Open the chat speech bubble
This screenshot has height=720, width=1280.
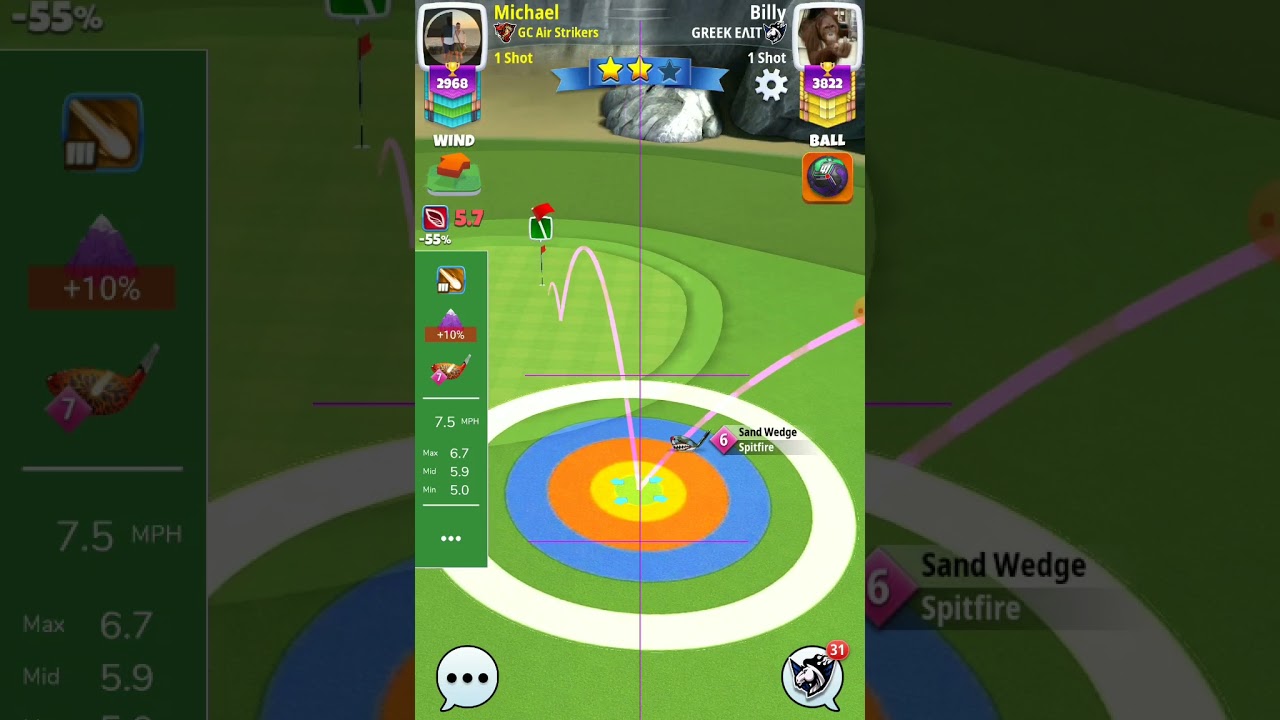[x=467, y=677]
